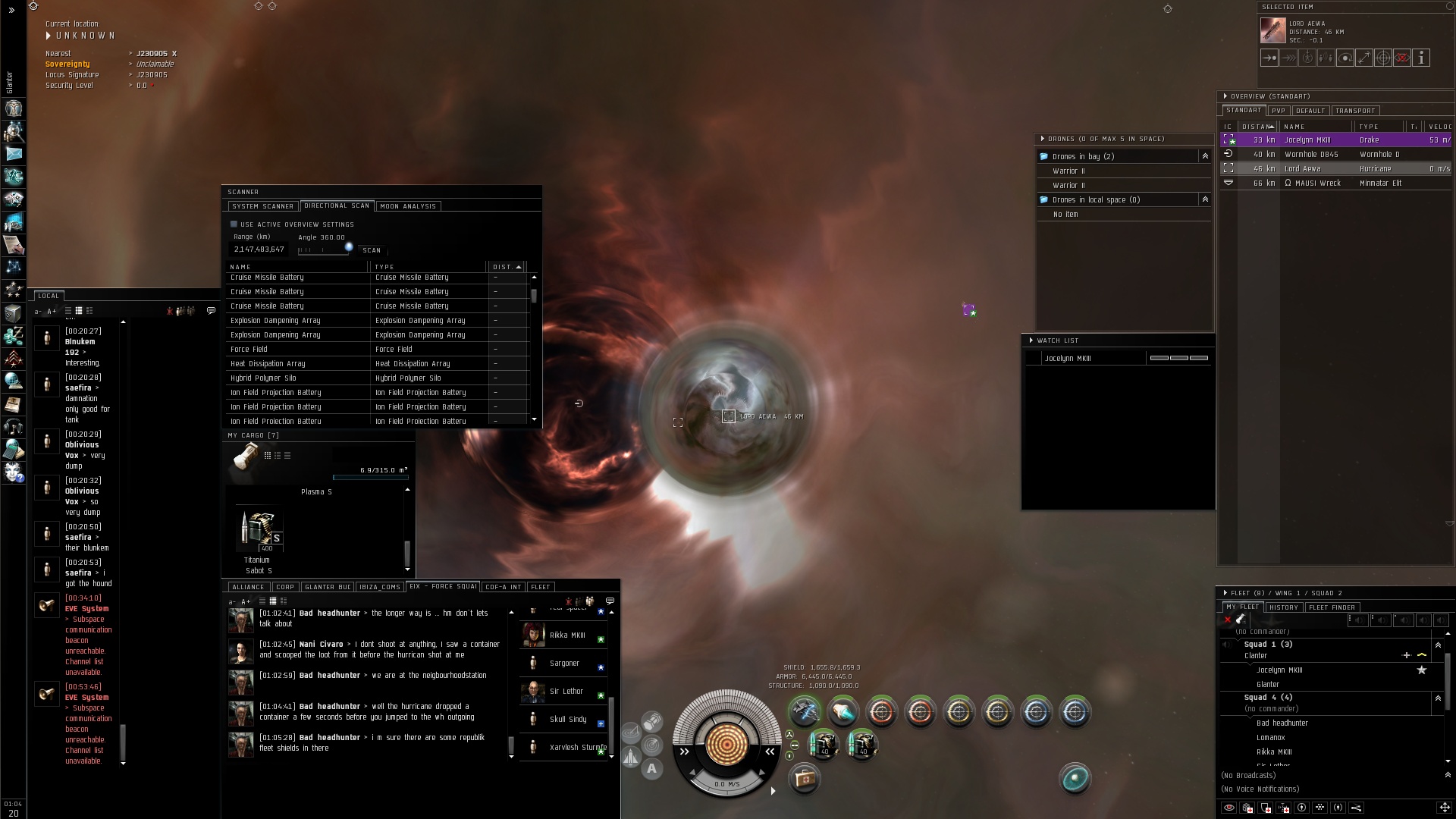Toggle Use Active Overview Settings checkbox
Viewport: 1456px width, 819px height.
click(234, 224)
